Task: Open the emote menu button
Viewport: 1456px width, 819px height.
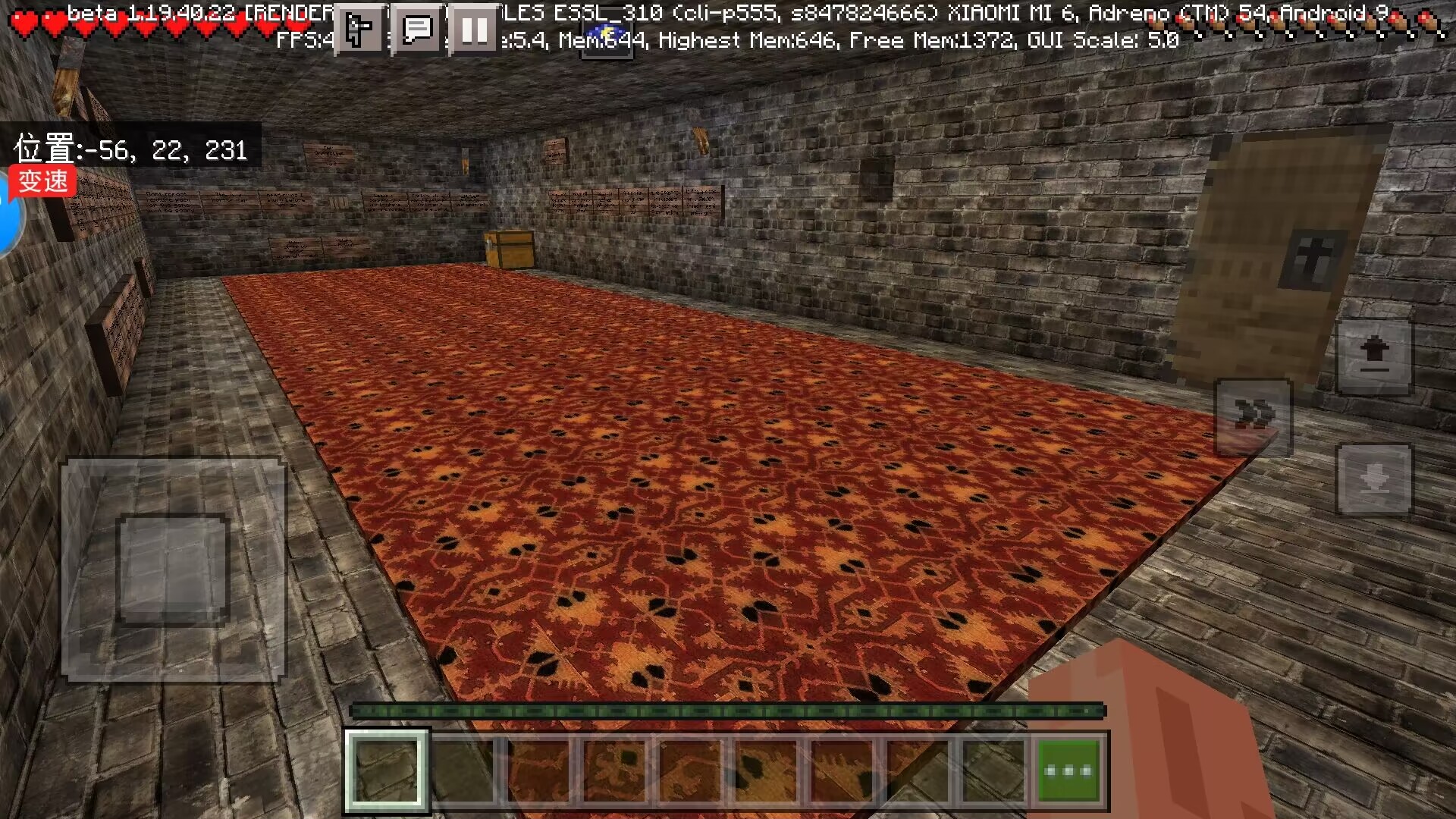Action: pos(358,30)
